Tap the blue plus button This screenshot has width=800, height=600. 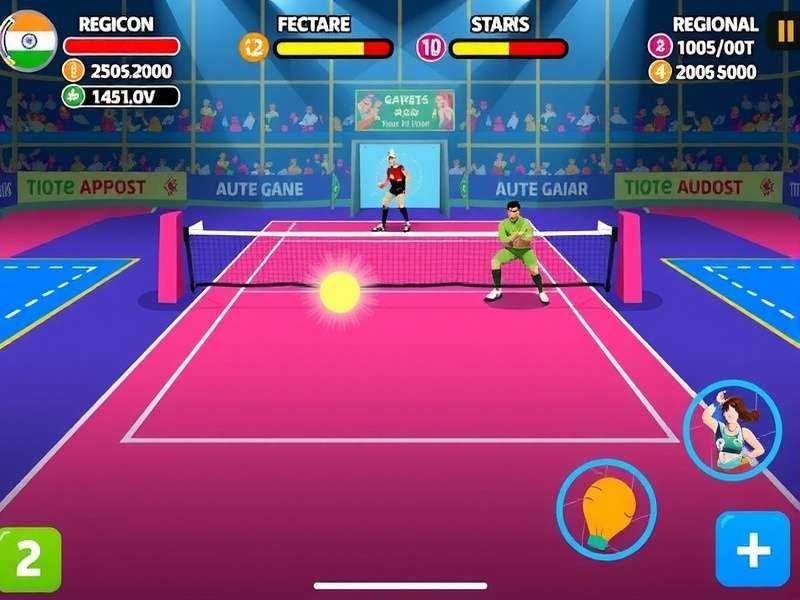pyautogui.click(x=752, y=549)
